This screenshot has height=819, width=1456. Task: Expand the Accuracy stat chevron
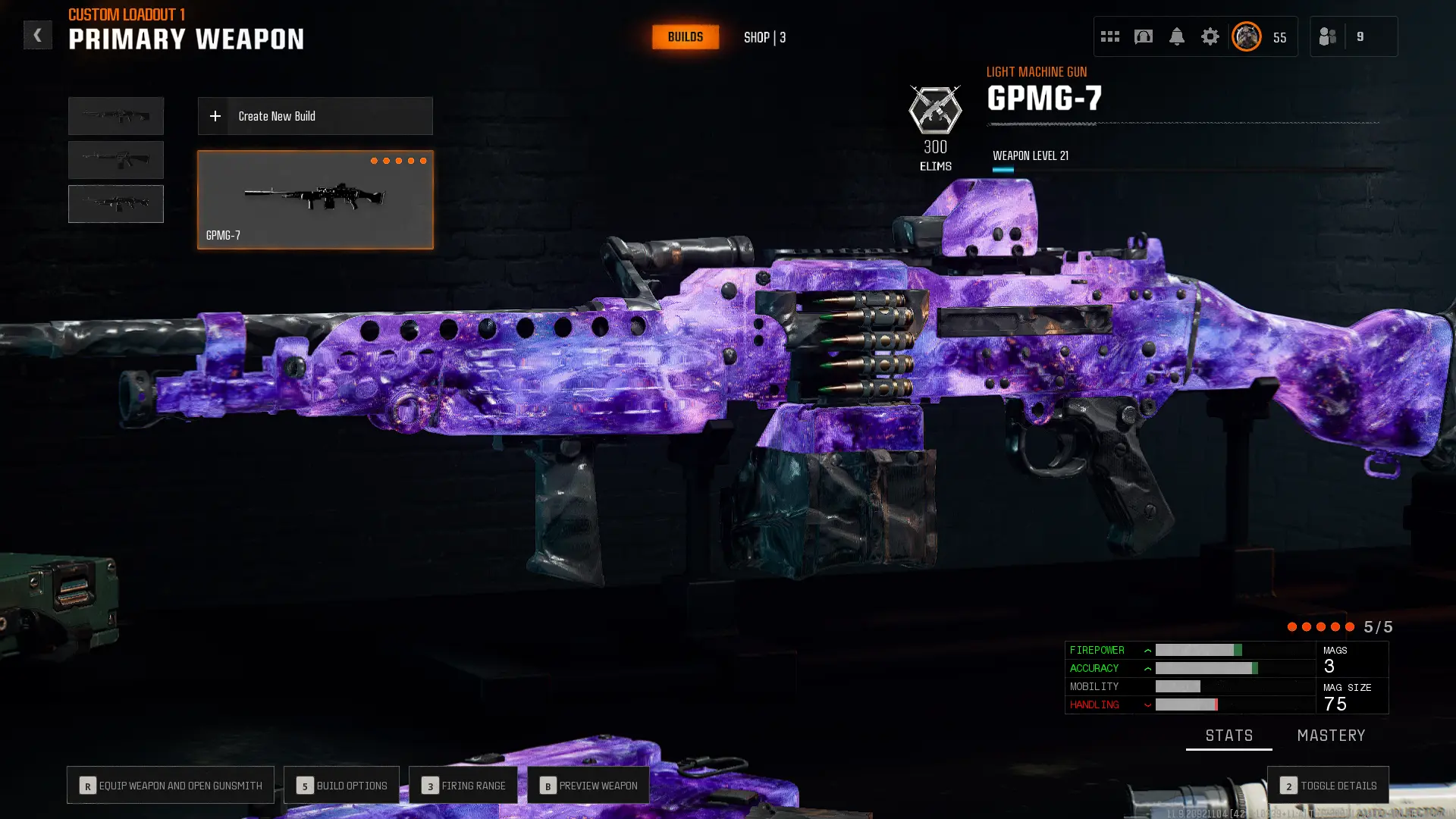pos(1147,668)
